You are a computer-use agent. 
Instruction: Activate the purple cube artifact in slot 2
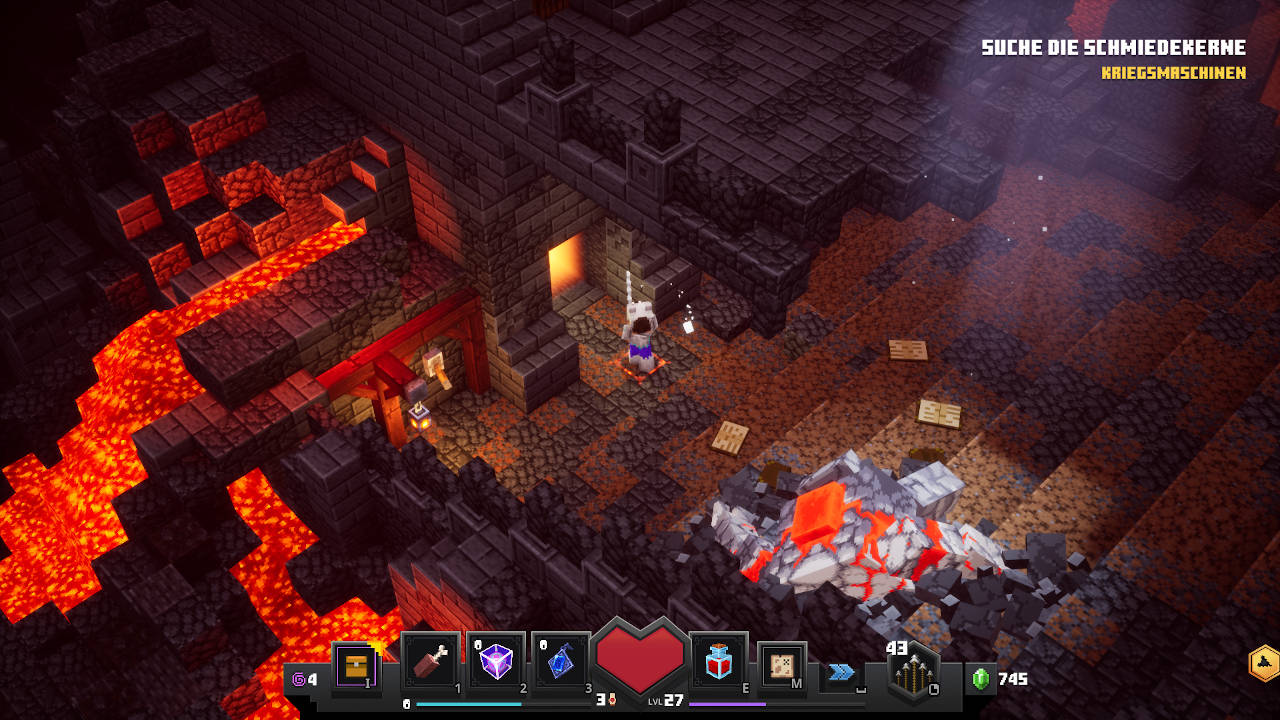click(x=496, y=661)
